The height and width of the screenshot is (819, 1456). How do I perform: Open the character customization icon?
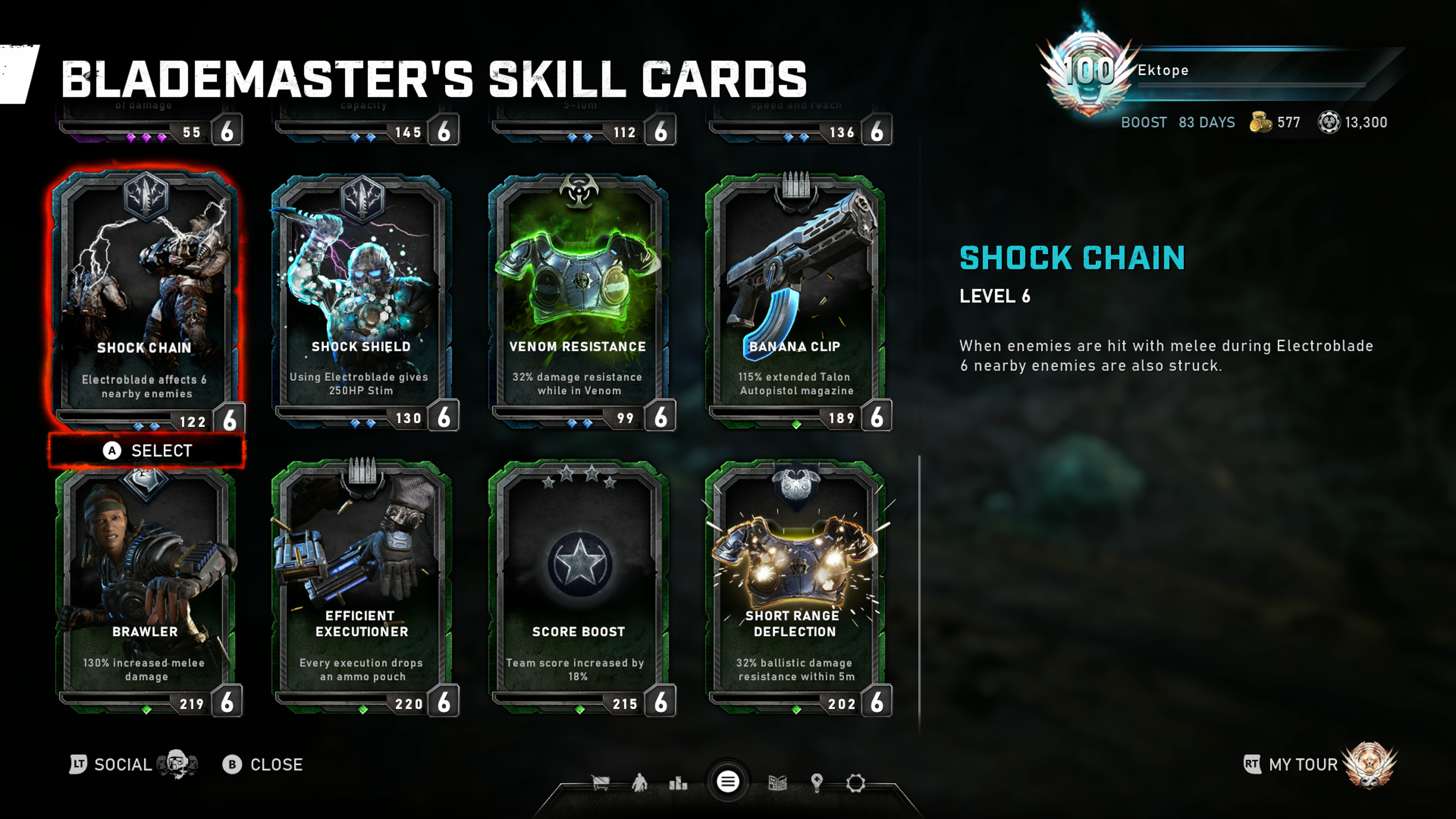point(639,782)
